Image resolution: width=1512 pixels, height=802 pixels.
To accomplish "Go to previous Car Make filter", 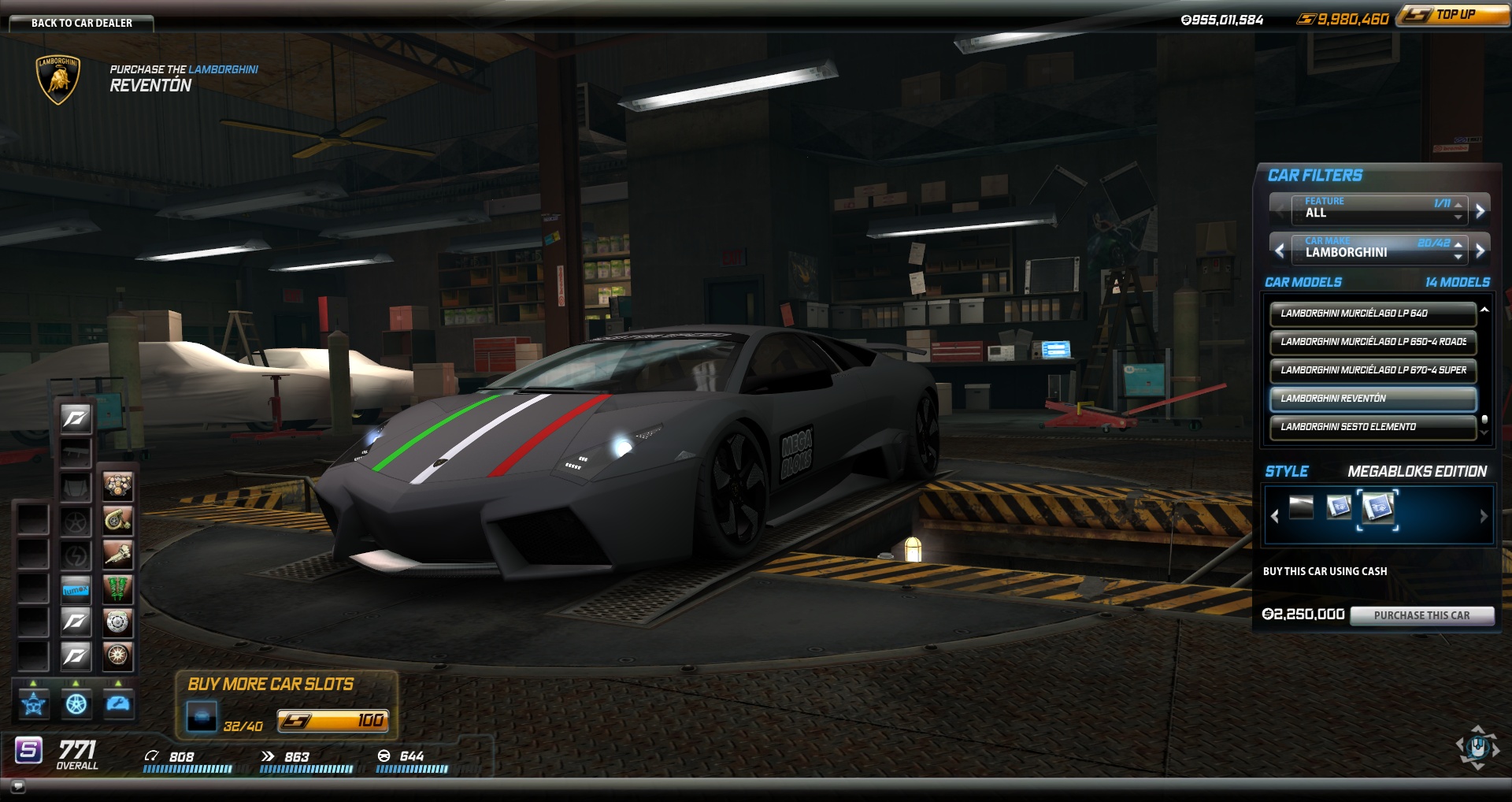I will (x=1280, y=251).
